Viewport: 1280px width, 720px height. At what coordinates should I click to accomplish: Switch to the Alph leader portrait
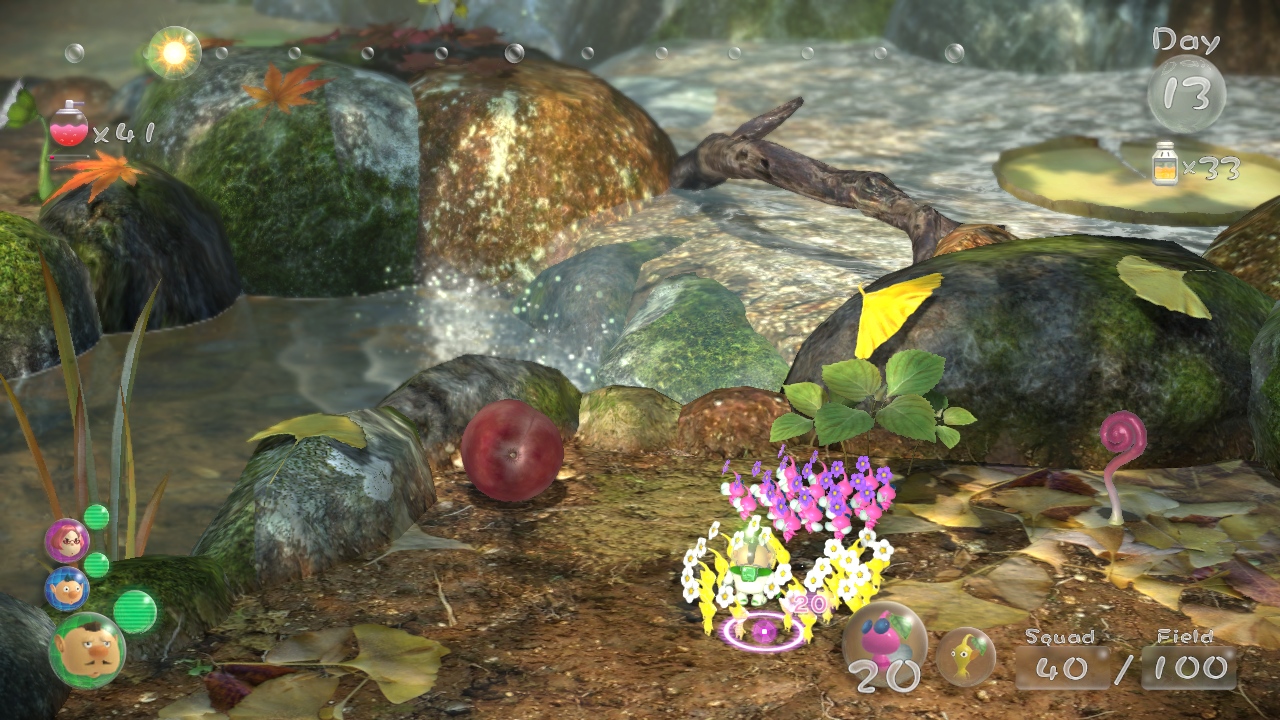tap(67, 589)
